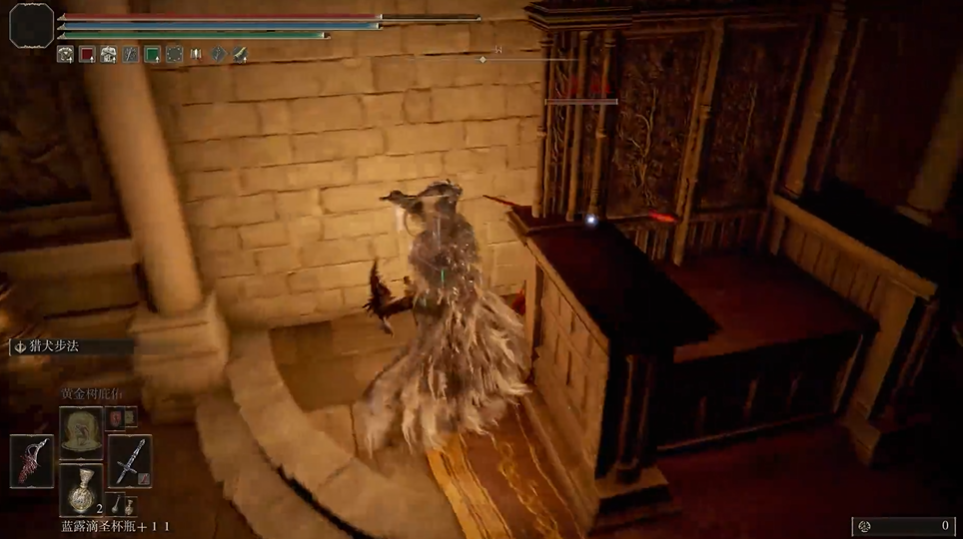Select the Cerulean Tears flask slot
Viewport: 963px width, 539px height.
point(80,490)
